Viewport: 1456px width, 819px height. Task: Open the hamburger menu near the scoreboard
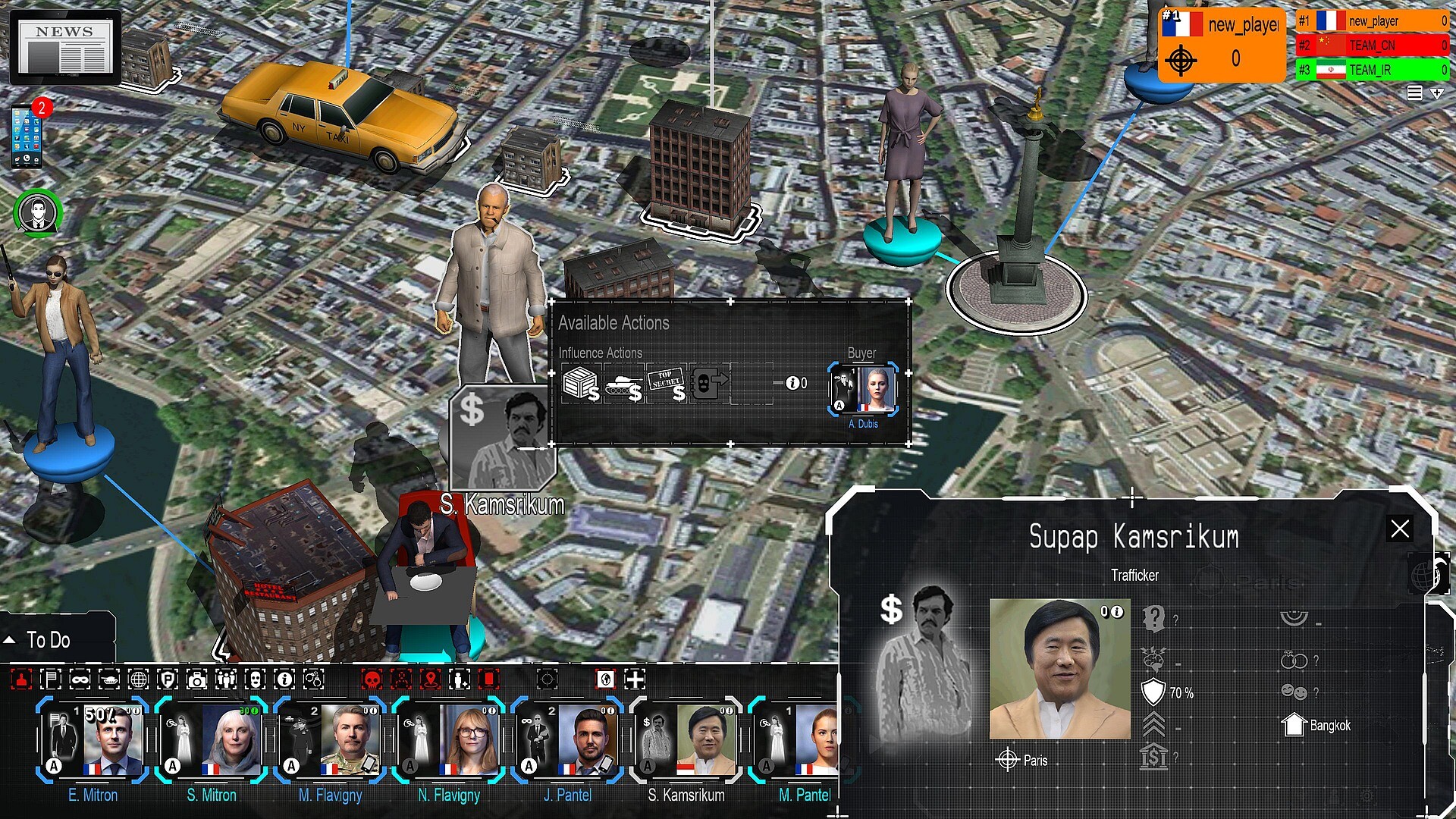click(x=1415, y=93)
